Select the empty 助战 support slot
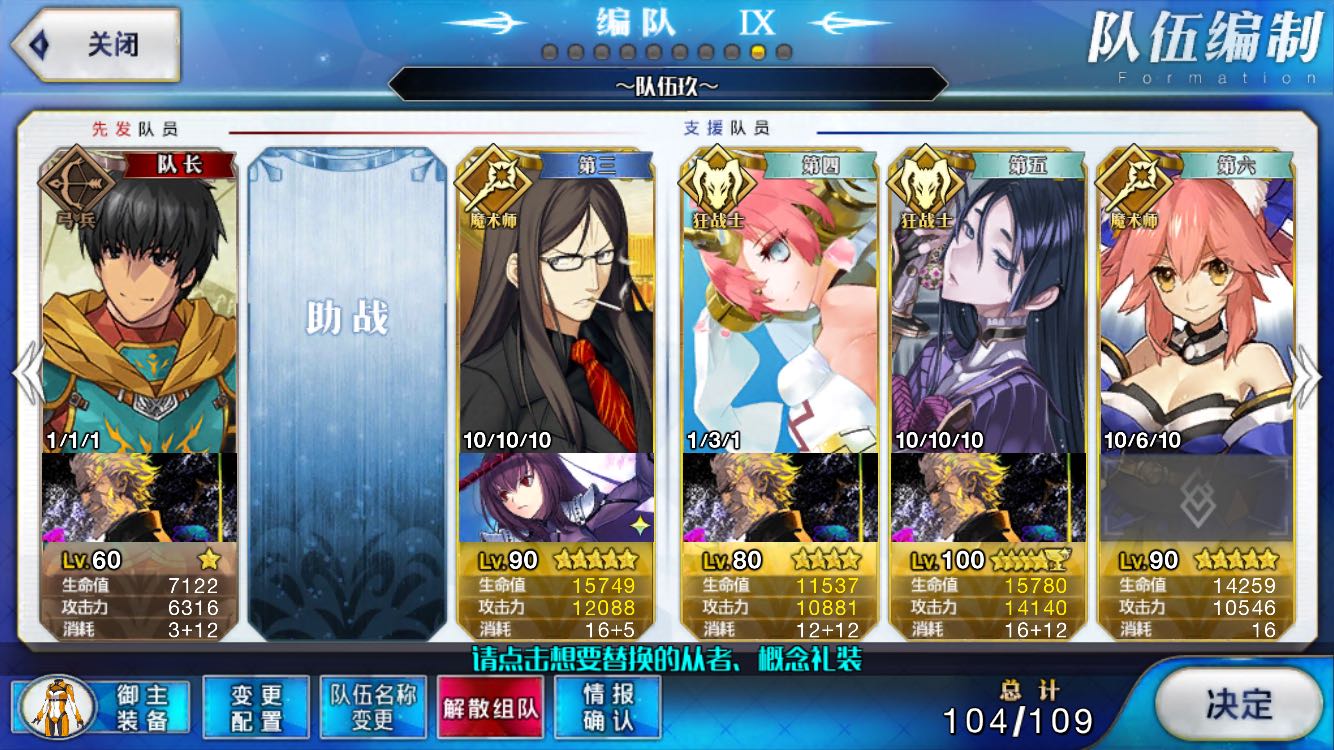The width and height of the screenshot is (1334, 750). coord(347,392)
